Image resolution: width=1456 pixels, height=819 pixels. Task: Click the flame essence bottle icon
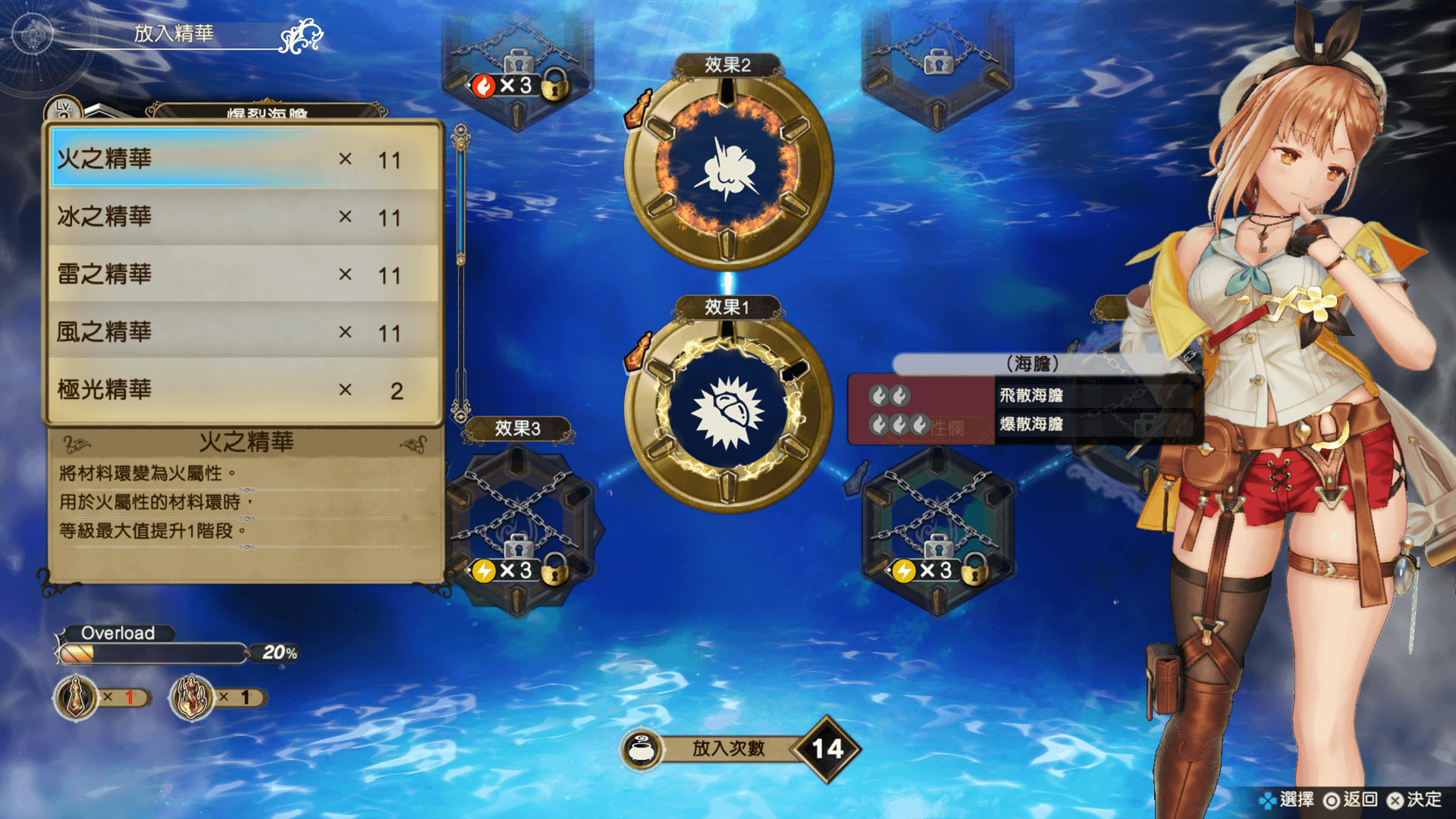pos(191,697)
